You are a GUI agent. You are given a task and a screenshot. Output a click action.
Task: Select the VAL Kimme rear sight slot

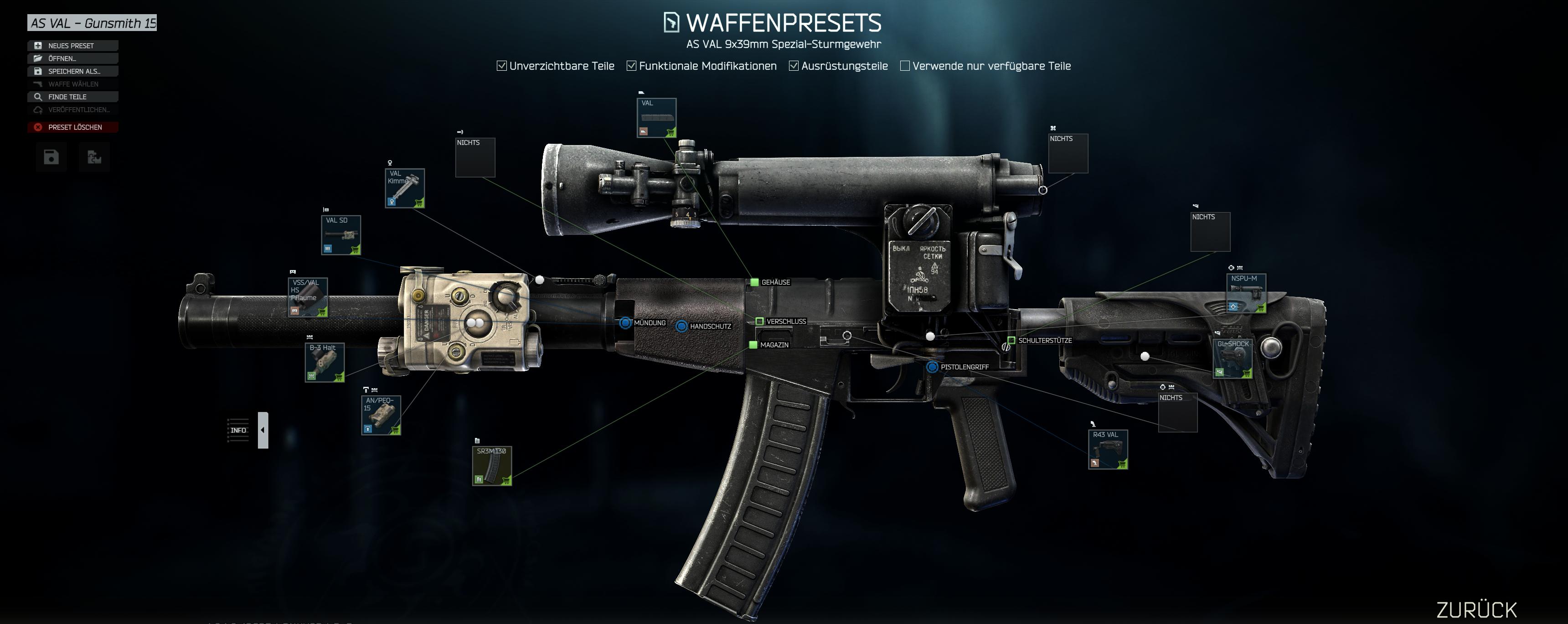tap(405, 188)
